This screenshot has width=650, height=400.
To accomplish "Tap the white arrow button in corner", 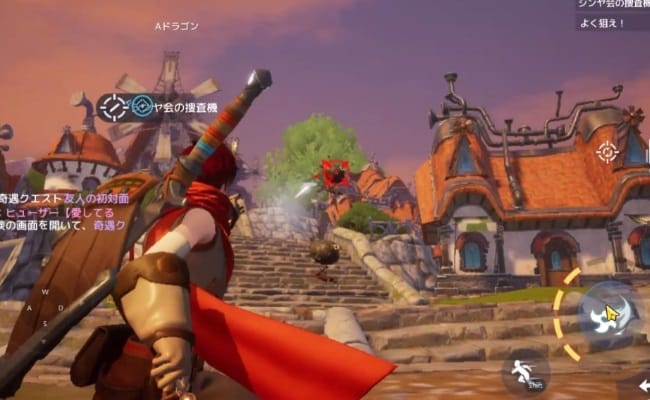I will coord(644,385).
